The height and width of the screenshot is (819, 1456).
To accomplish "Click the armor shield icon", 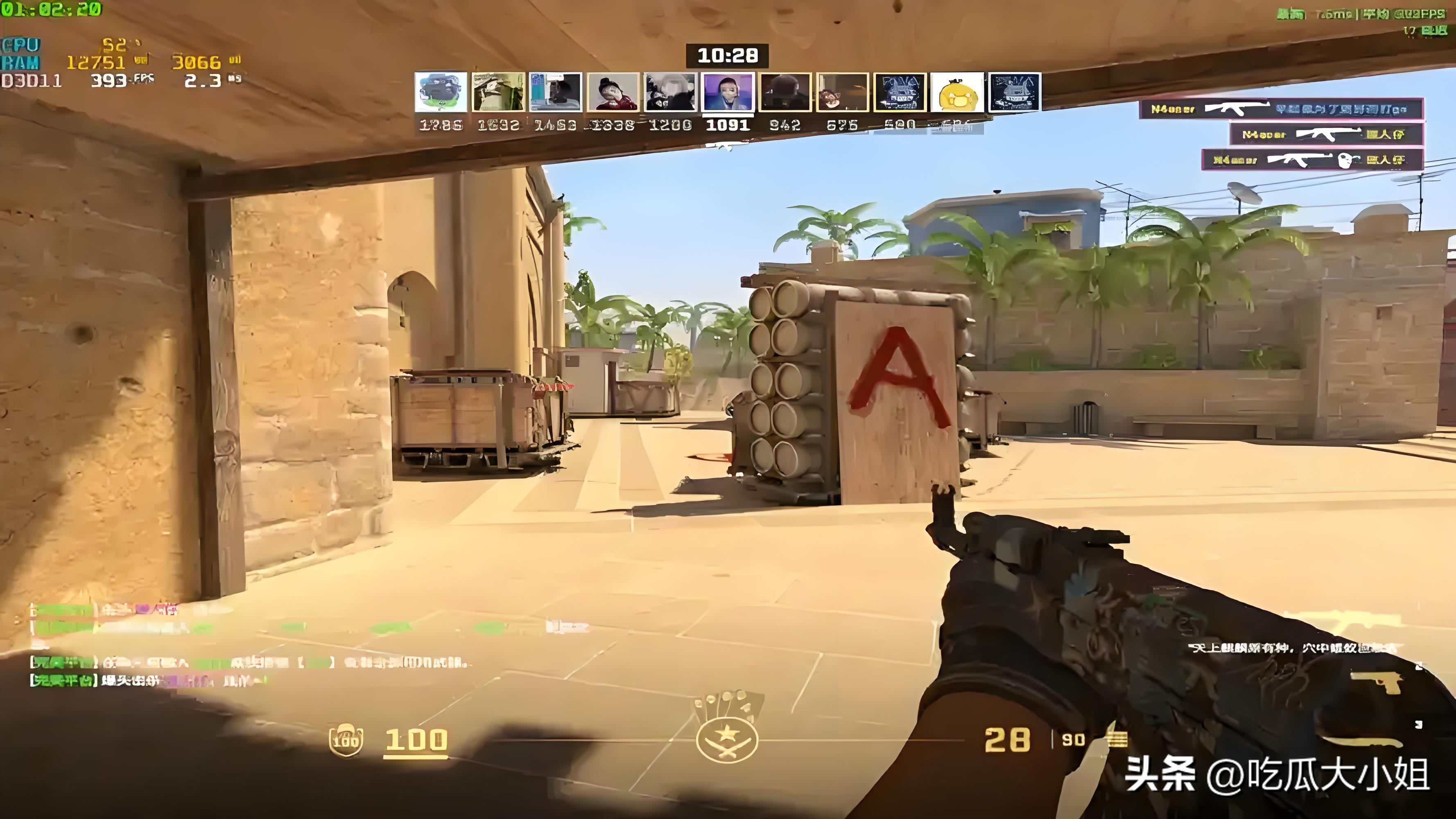I will point(346,739).
